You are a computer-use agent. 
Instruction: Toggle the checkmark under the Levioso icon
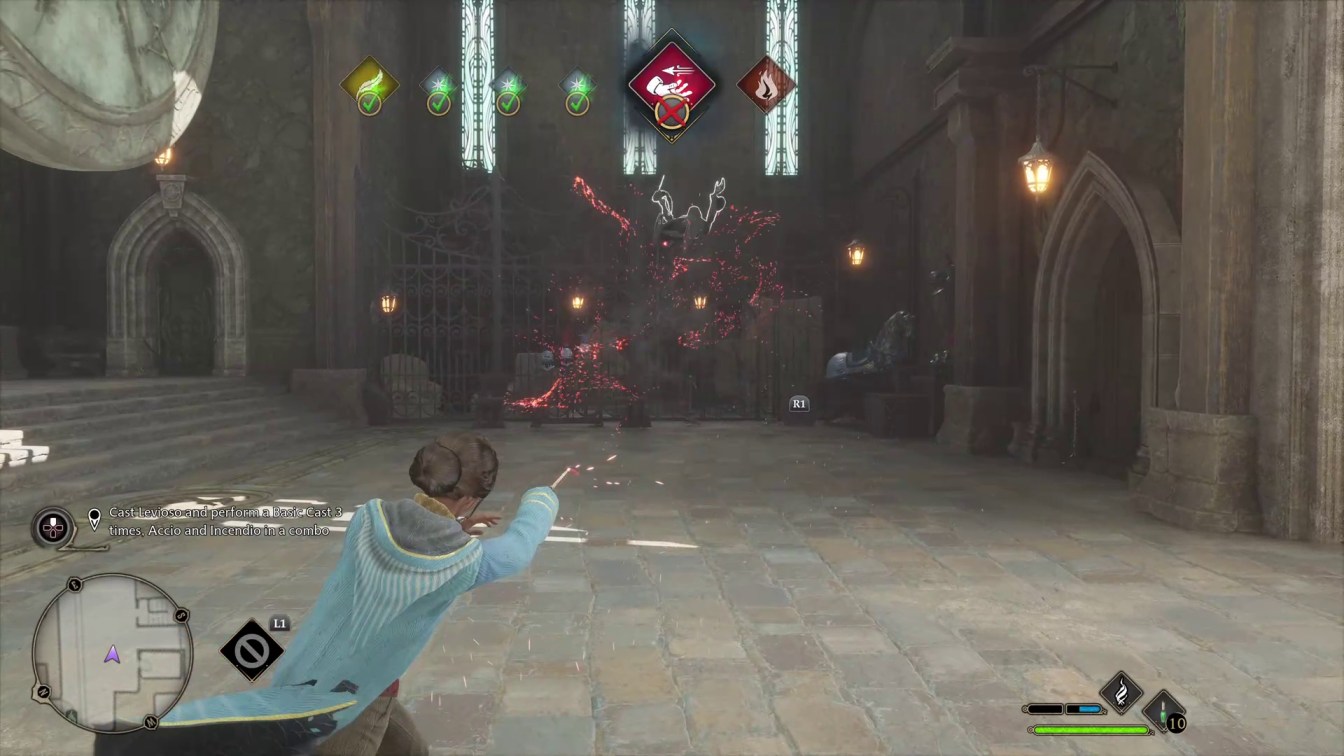368,104
